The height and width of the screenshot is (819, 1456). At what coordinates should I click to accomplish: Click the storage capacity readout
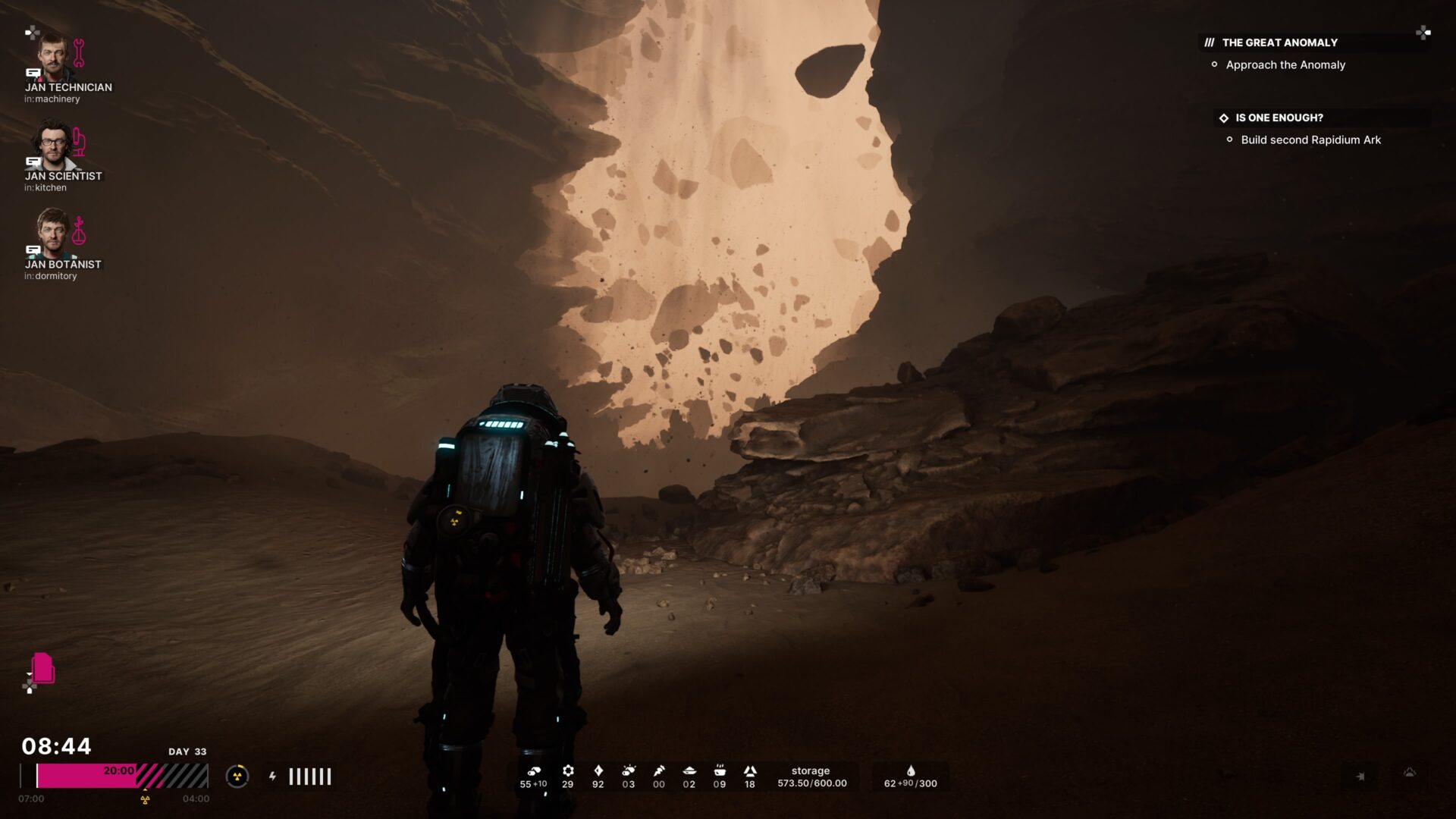point(811,777)
